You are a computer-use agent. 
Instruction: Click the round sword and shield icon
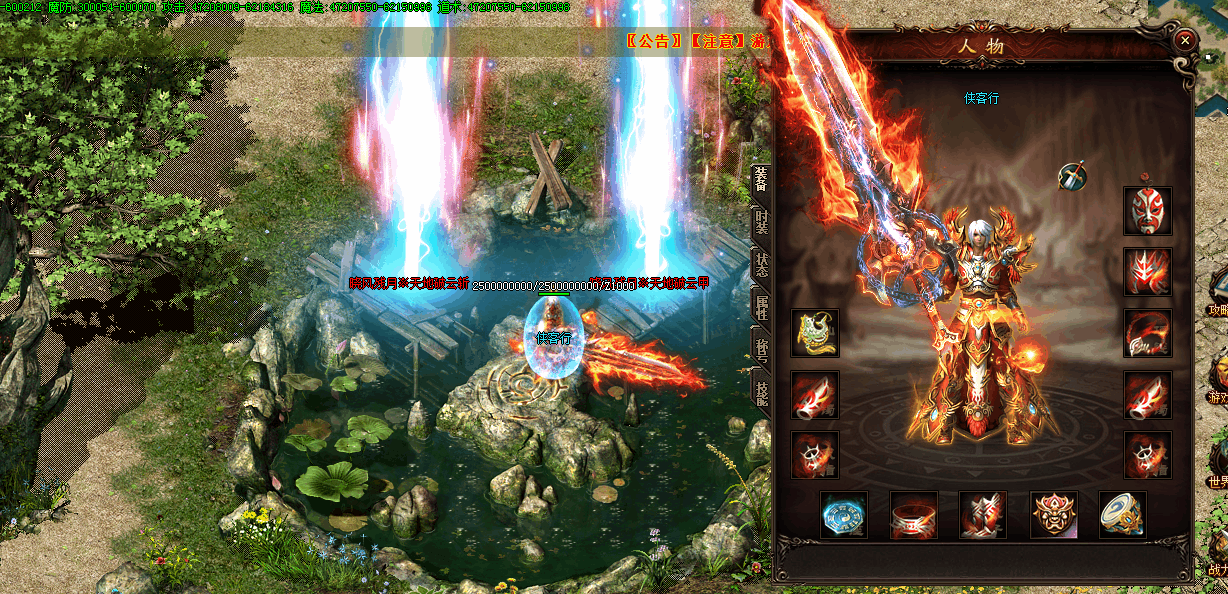(x=1073, y=177)
